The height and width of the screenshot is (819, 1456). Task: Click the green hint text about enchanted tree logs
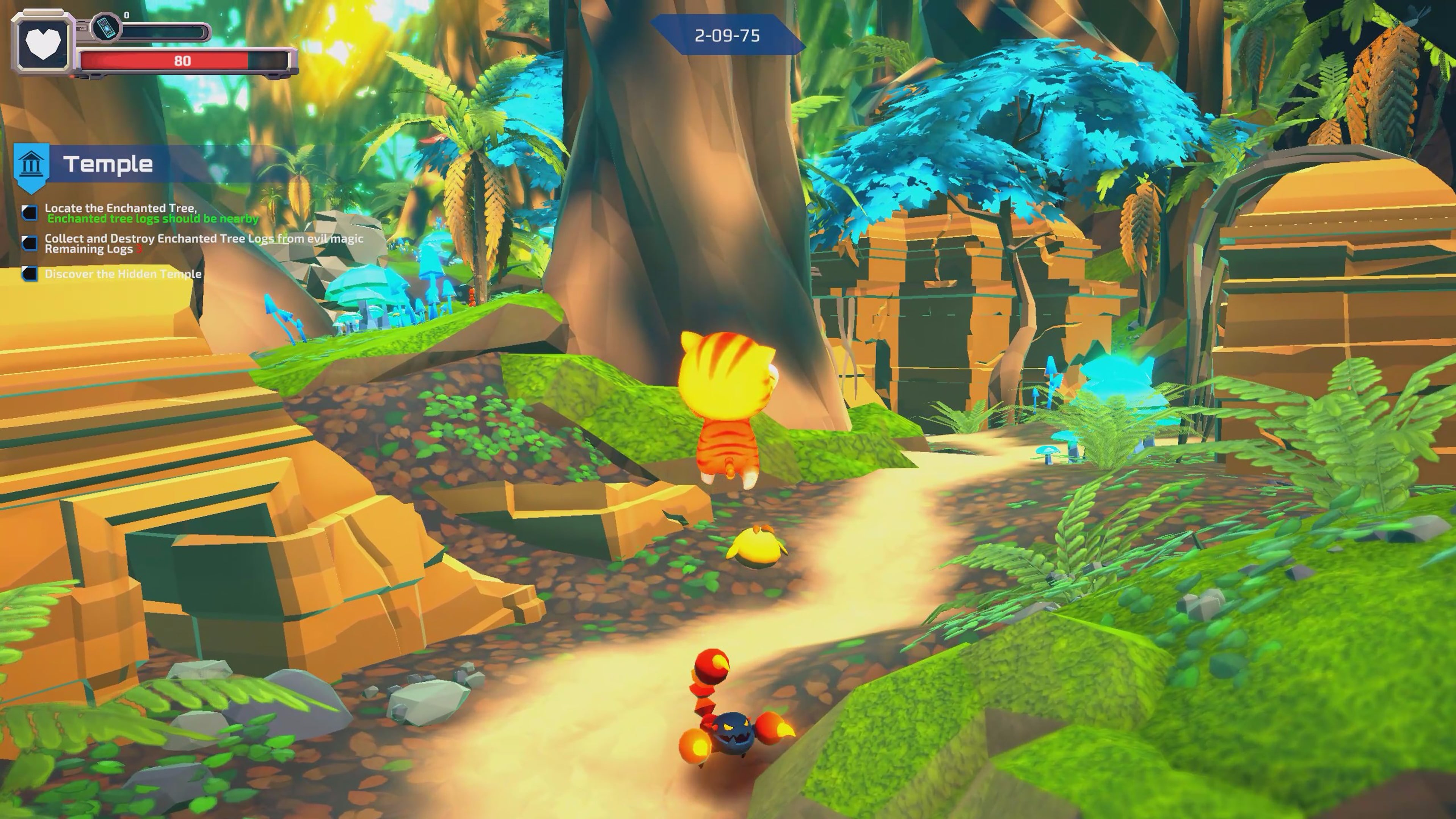point(152,219)
